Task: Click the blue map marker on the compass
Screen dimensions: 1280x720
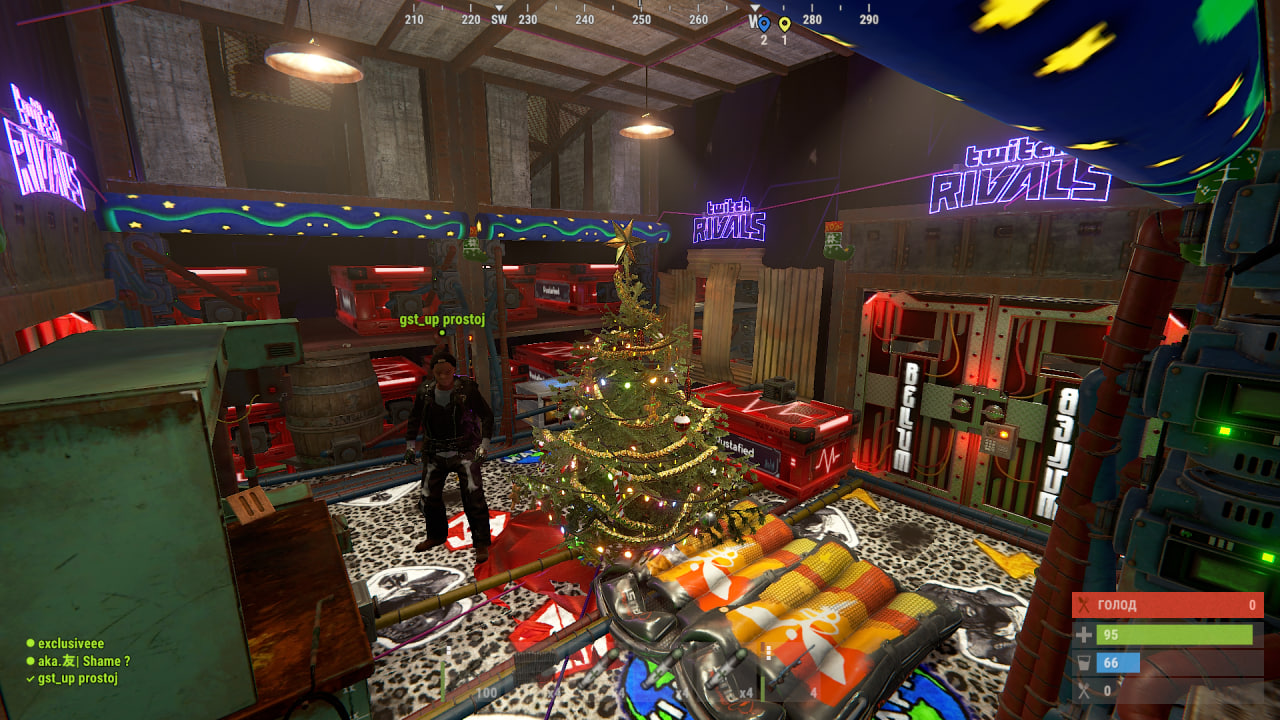Action: coord(764,24)
